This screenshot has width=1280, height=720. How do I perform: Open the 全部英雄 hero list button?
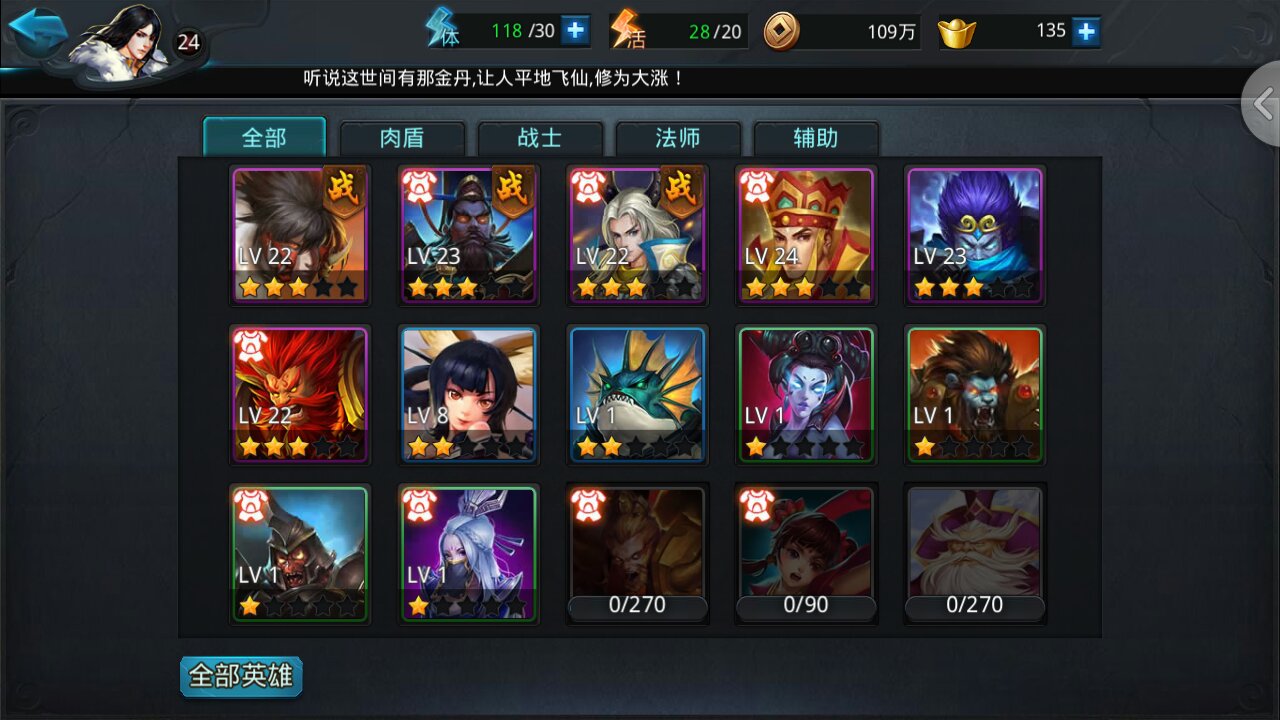tap(240, 676)
